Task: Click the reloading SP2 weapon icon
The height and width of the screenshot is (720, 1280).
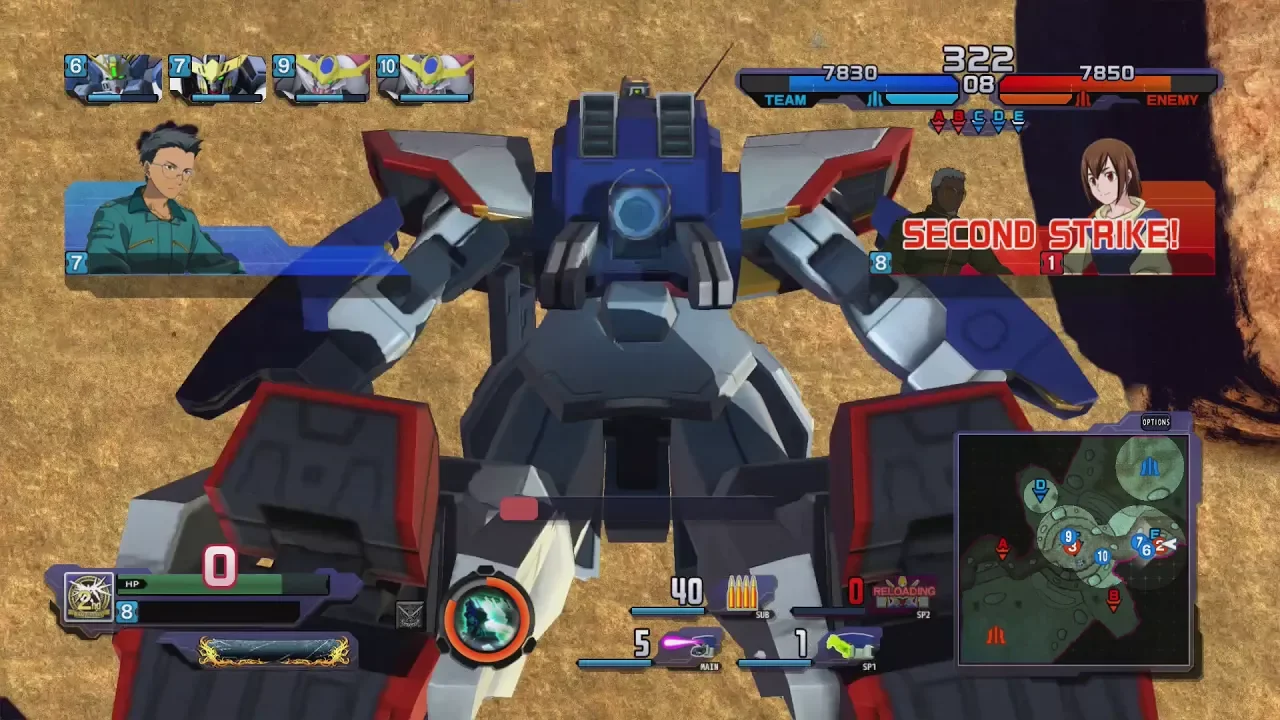Action: pos(903,593)
